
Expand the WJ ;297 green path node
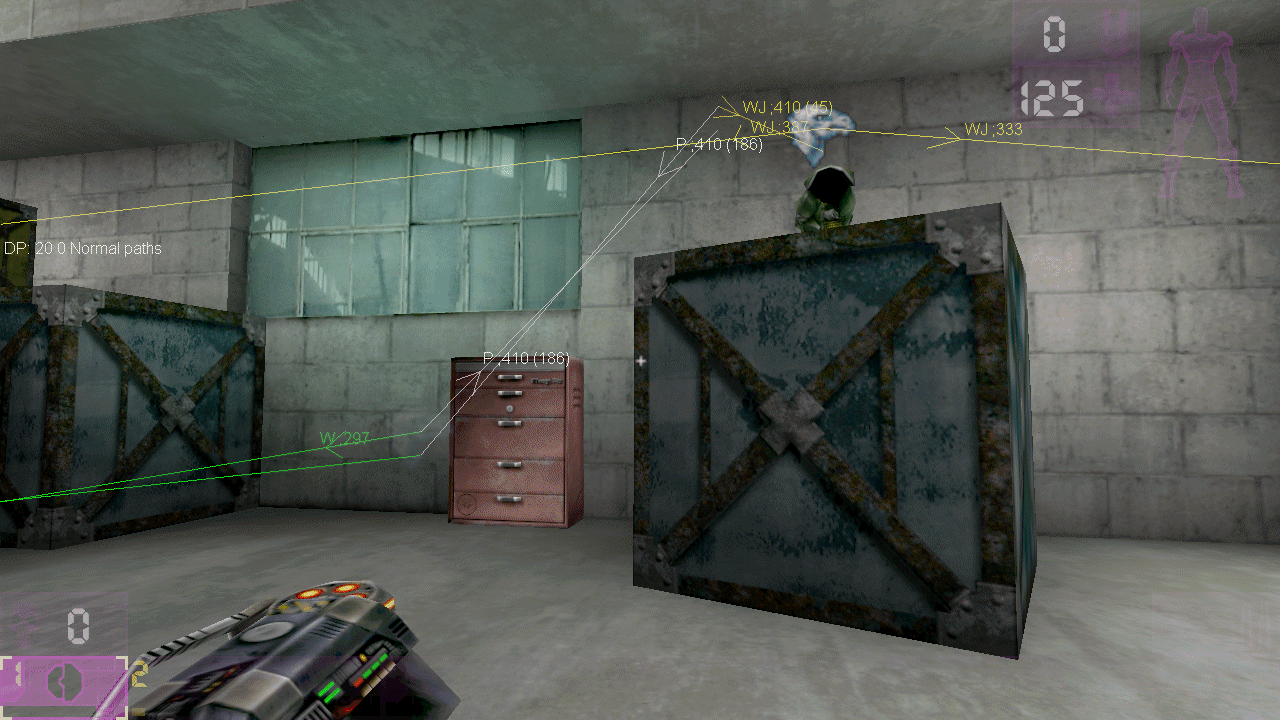(342, 436)
